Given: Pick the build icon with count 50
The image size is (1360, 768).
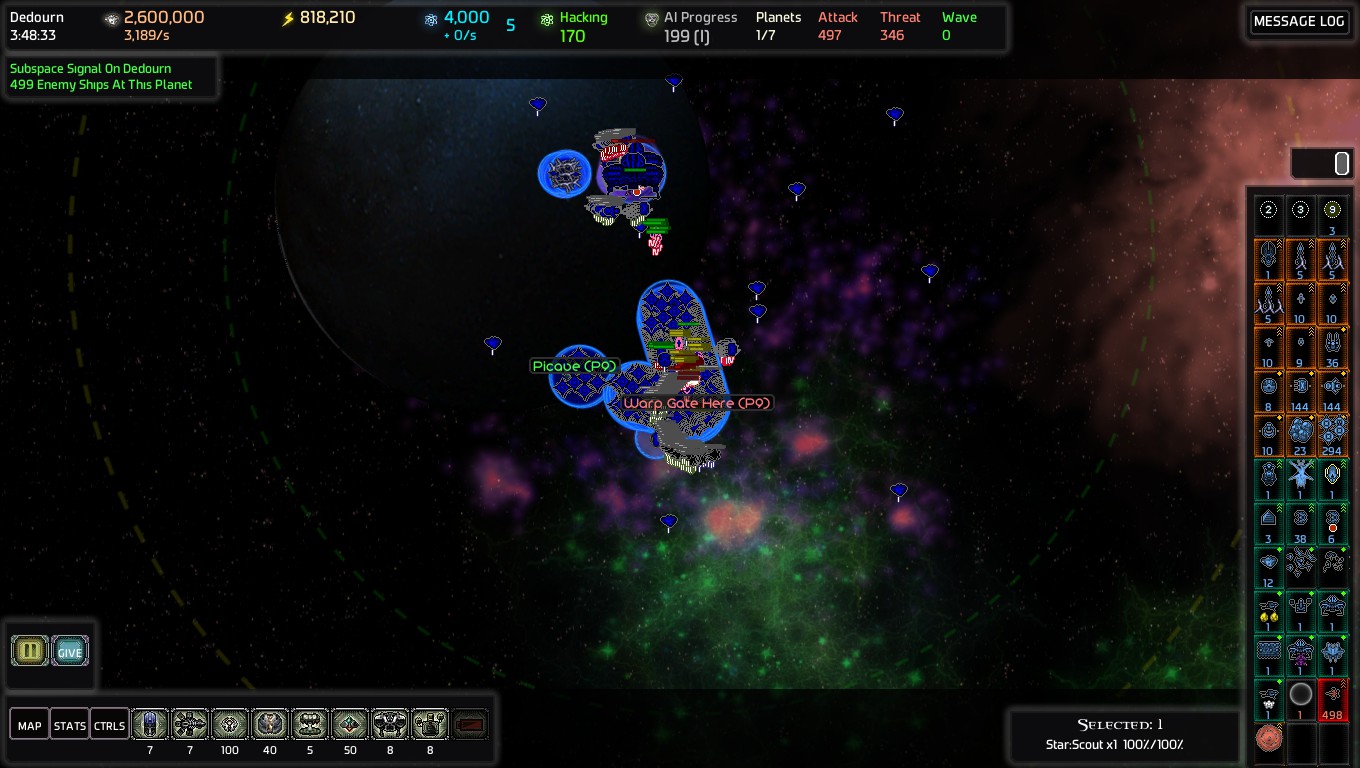Looking at the screenshot, I should coord(350,724).
